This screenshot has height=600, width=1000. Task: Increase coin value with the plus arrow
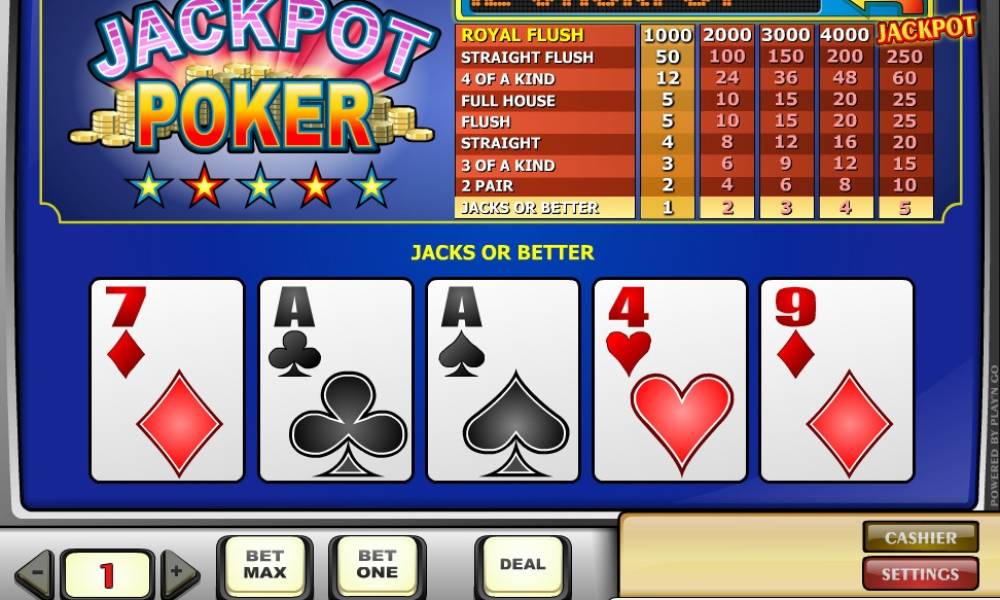pyautogui.click(x=179, y=575)
